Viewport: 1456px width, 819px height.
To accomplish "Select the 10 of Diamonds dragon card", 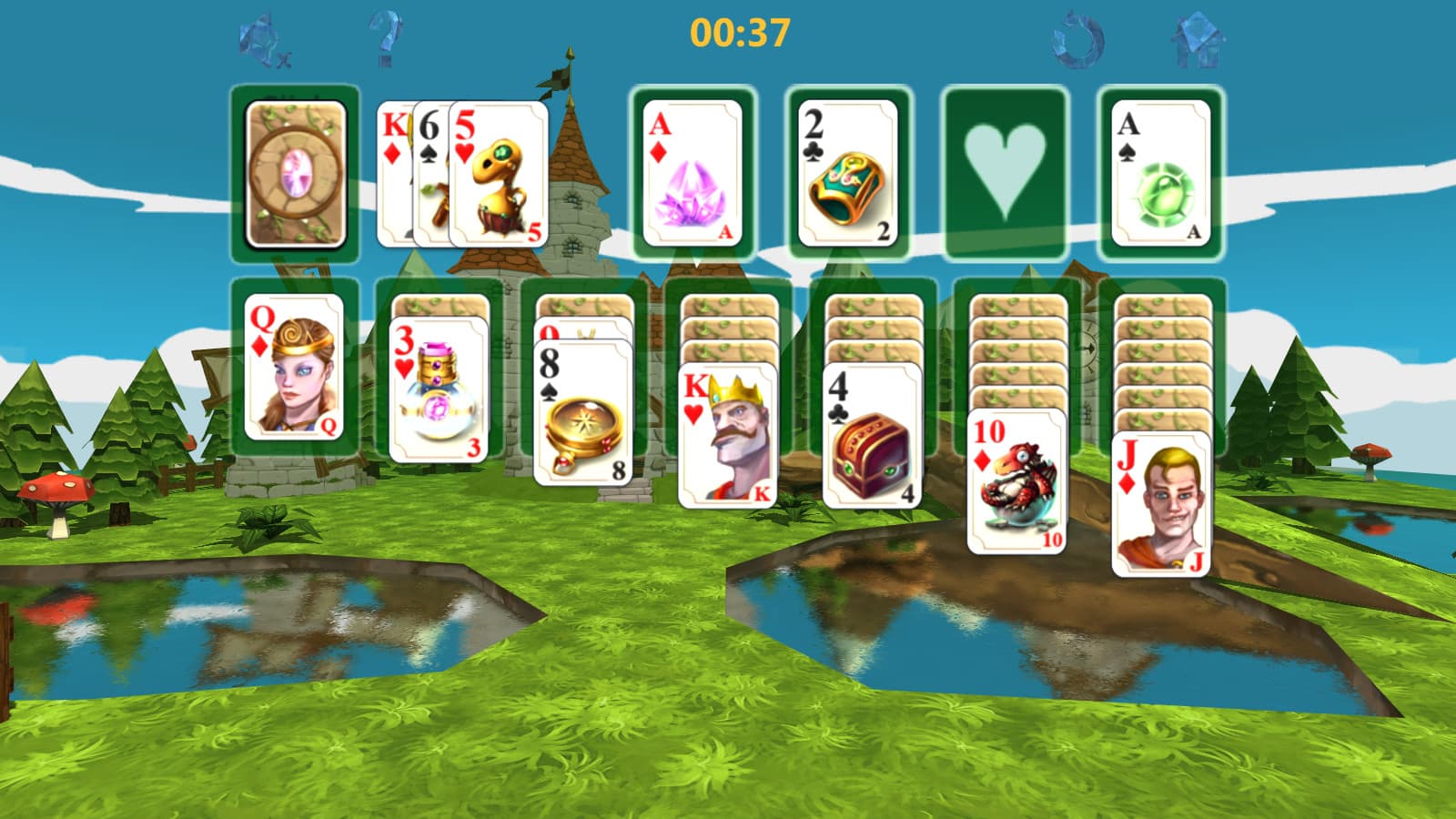I will (x=1017, y=482).
